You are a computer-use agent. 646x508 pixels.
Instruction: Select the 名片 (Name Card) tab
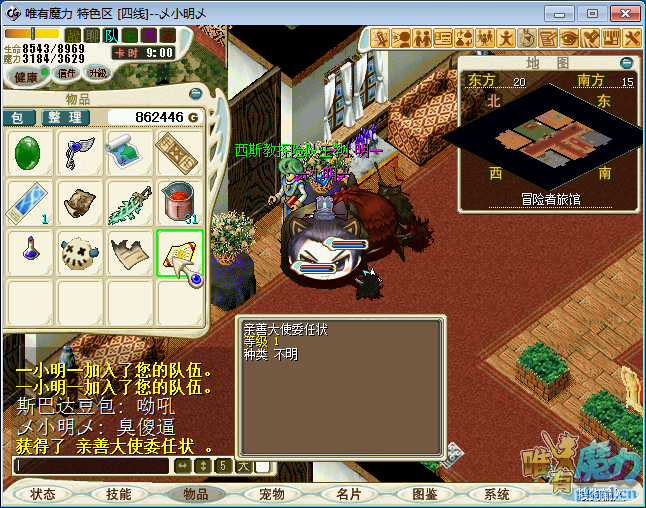pyautogui.click(x=348, y=494)
